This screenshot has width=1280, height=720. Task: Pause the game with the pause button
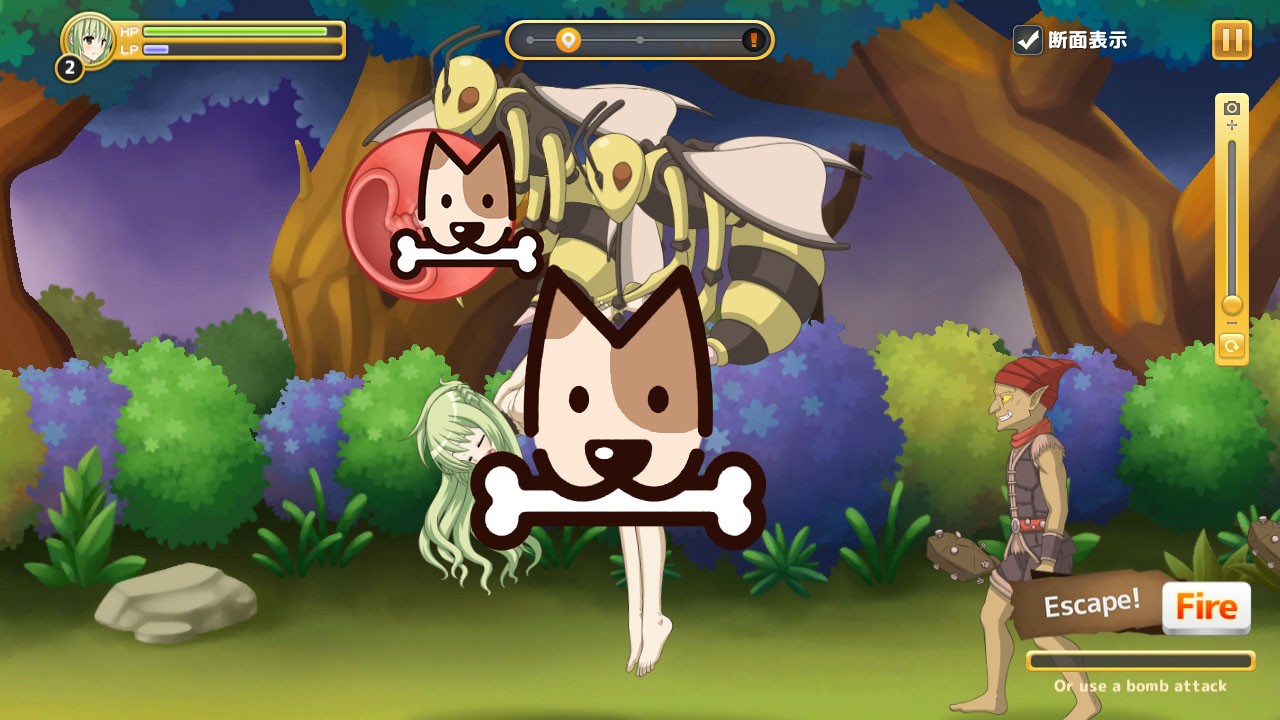coord(1231,40)
